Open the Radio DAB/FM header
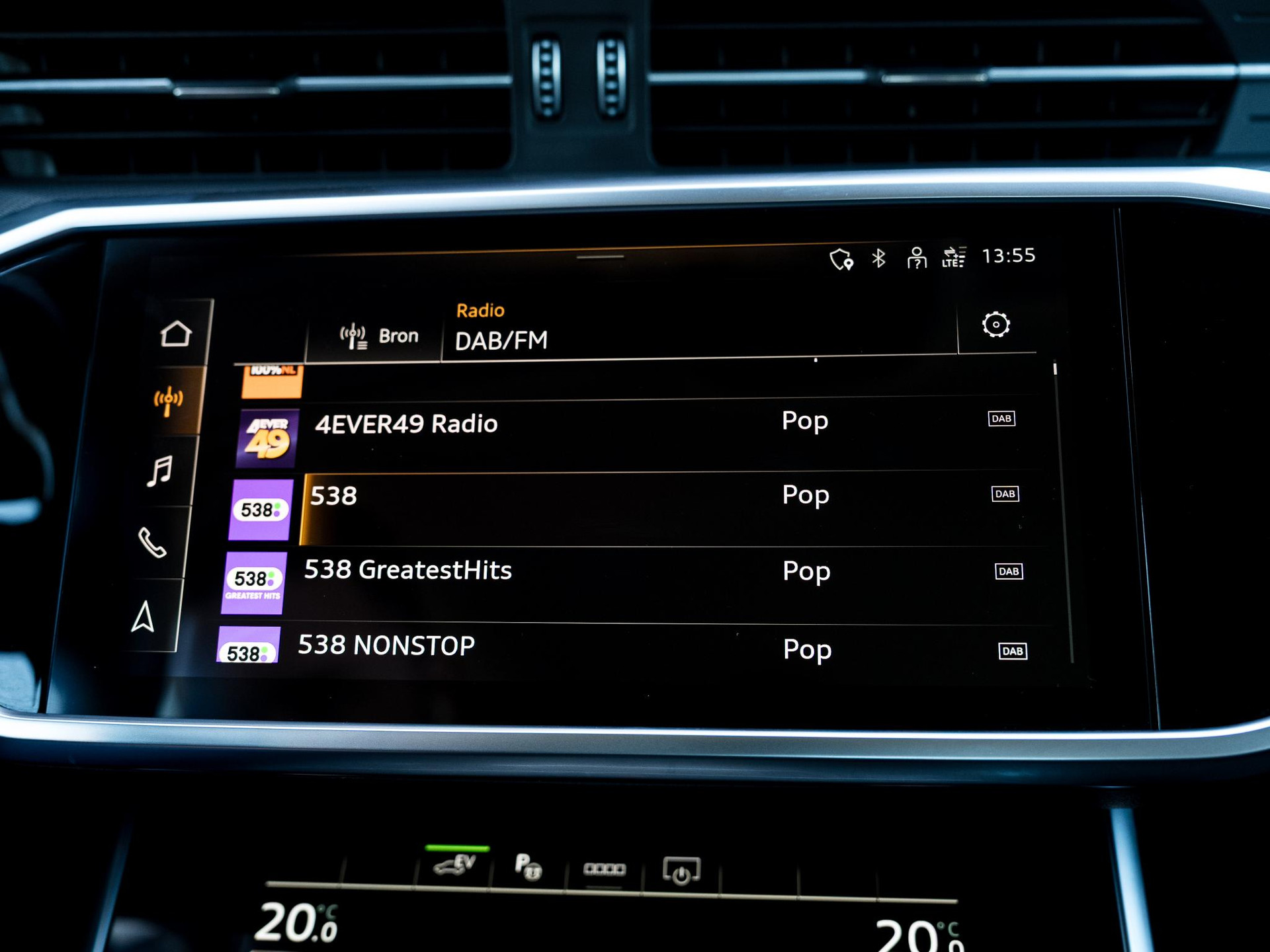The width and height of the screenshot is (1270, 952). tap(501, 329)
